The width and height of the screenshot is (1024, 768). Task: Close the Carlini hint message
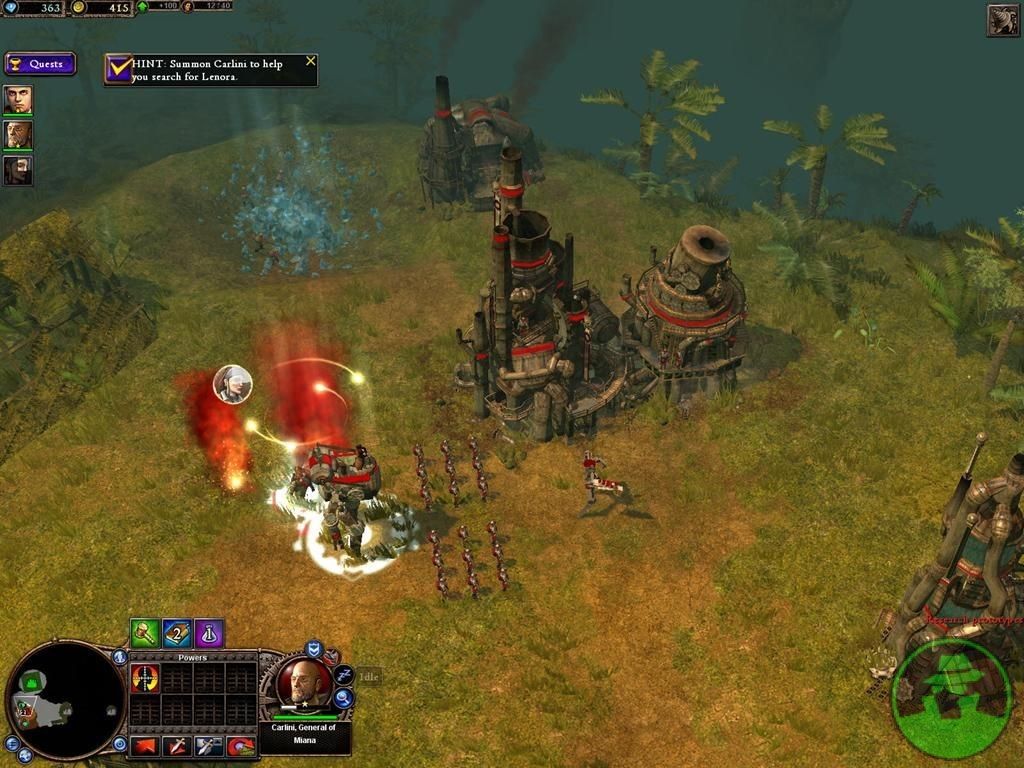(x=310, y=61)
